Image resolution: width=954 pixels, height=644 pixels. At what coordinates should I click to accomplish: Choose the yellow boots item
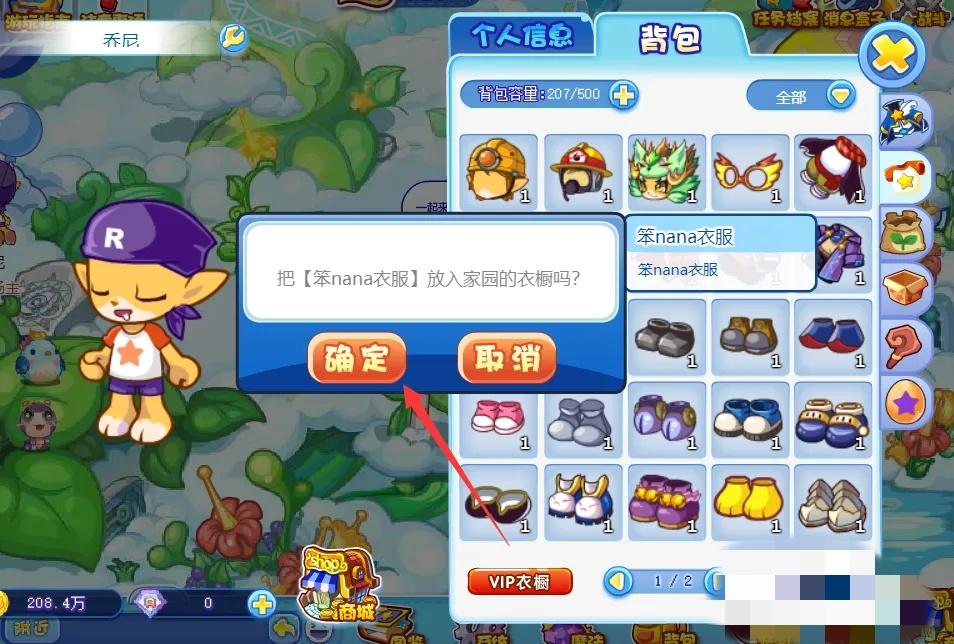point(748,501)
